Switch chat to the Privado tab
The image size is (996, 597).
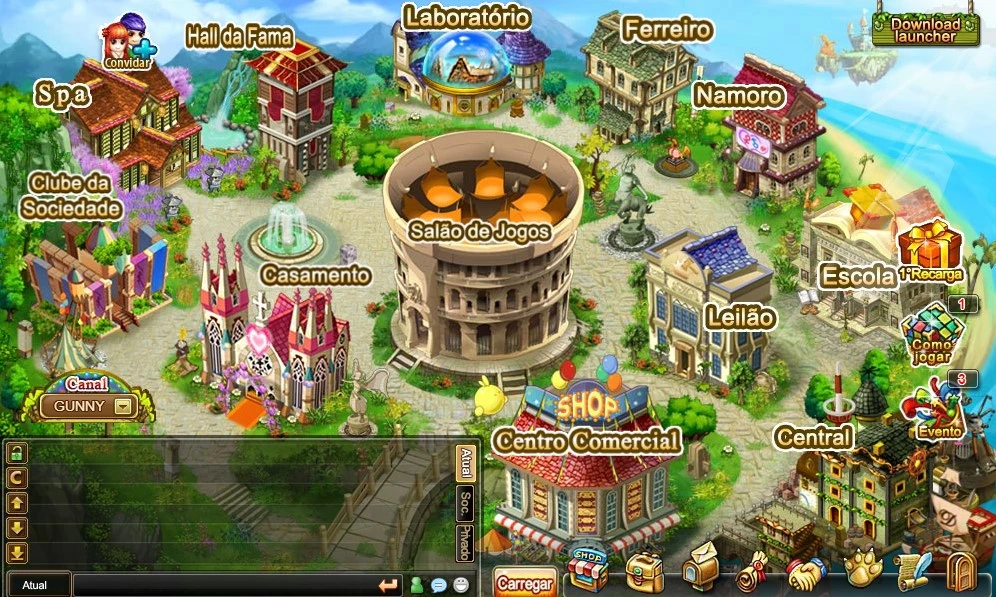pos(465,543)
